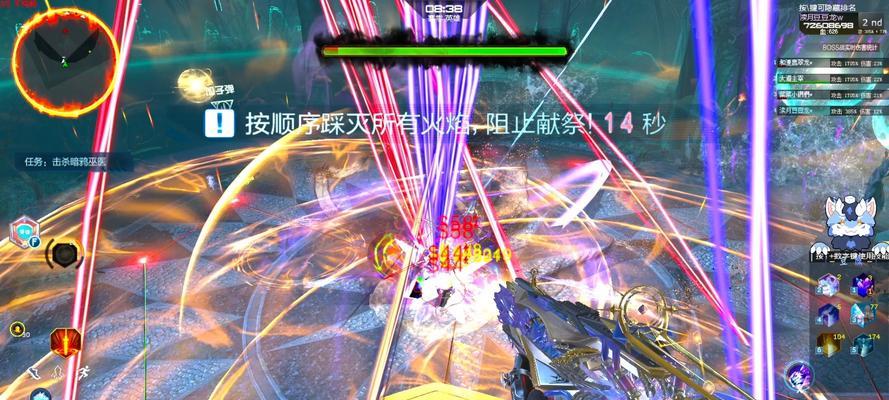This screenshot has height=400, width=889.
Task: Activate the round purple skill icon
Action: [800, 376]
